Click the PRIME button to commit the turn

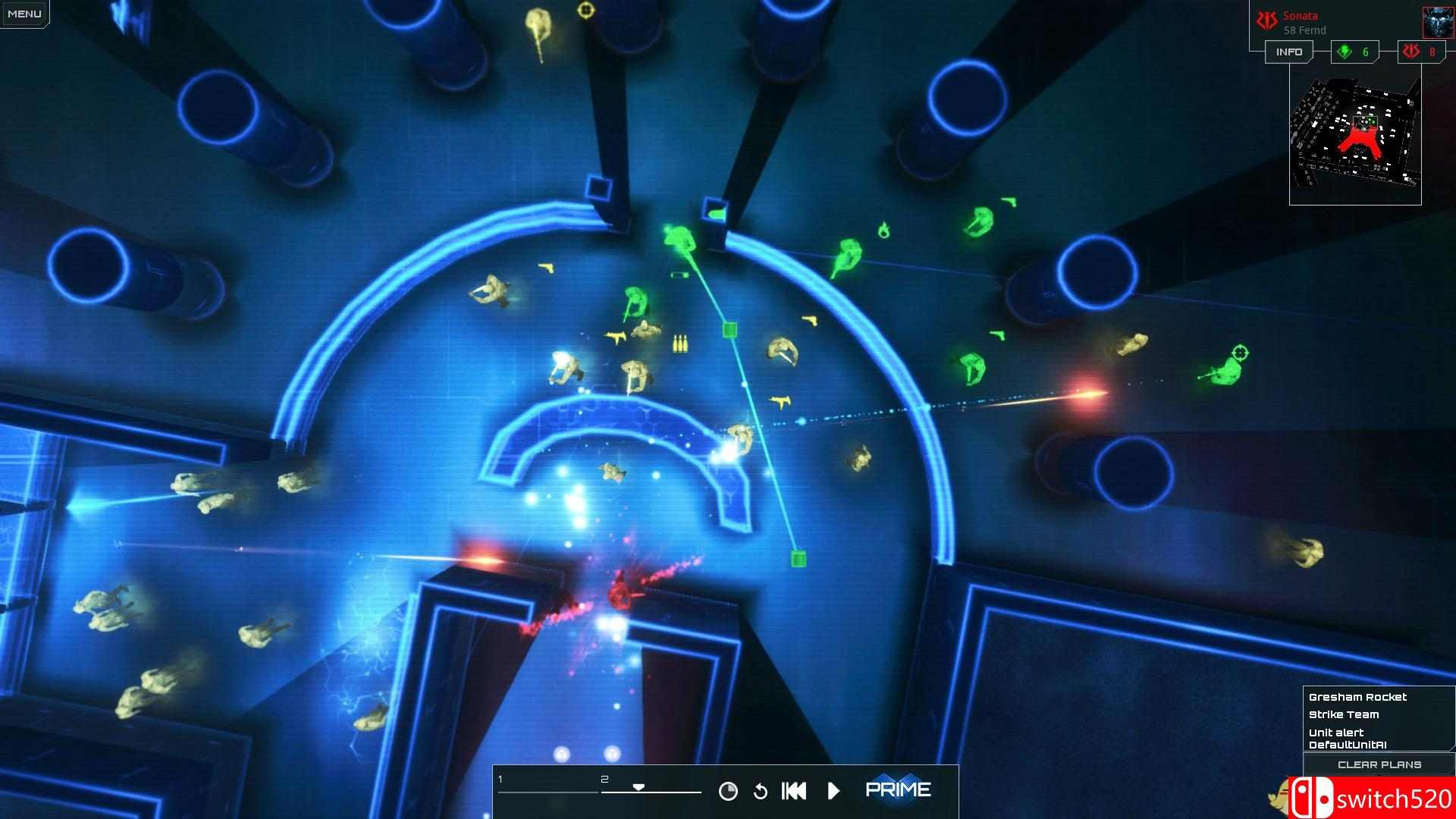tap(899, 789)
